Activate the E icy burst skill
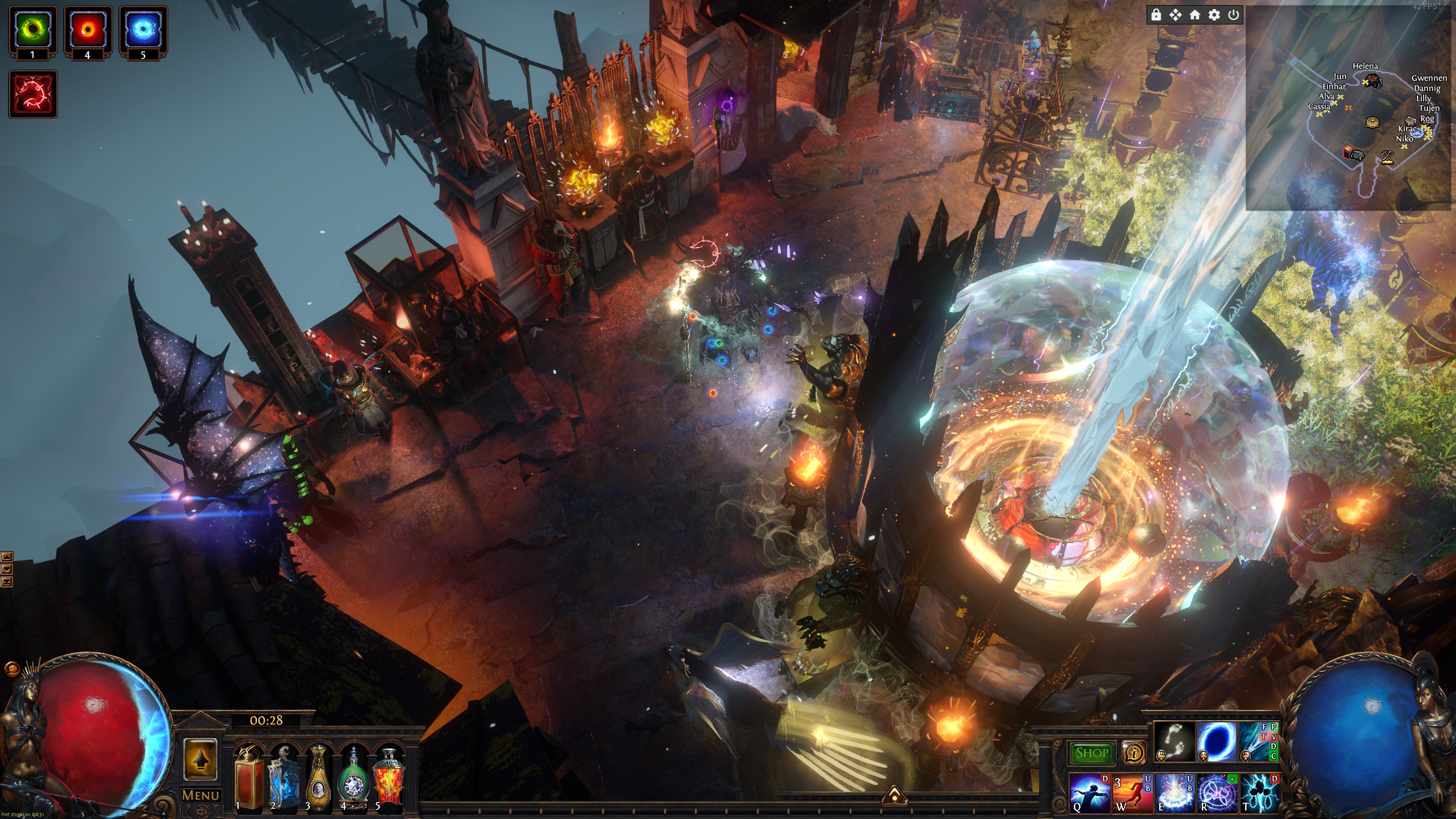The width and height of the screenshot is (1456, 819). (x=1174, y=792)
